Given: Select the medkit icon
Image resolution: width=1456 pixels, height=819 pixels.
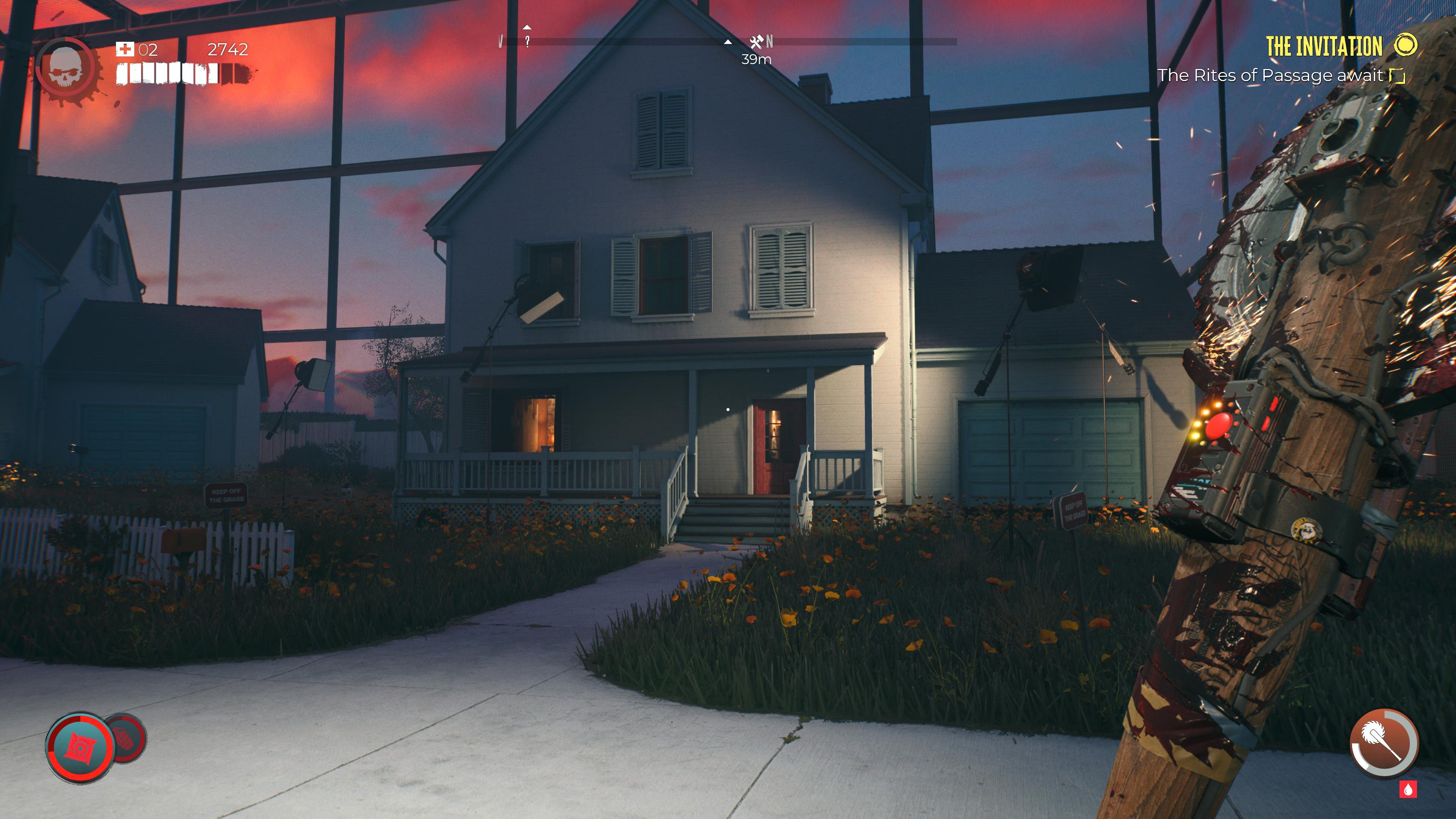Looking at the screenshot, I should click(124, 50).
